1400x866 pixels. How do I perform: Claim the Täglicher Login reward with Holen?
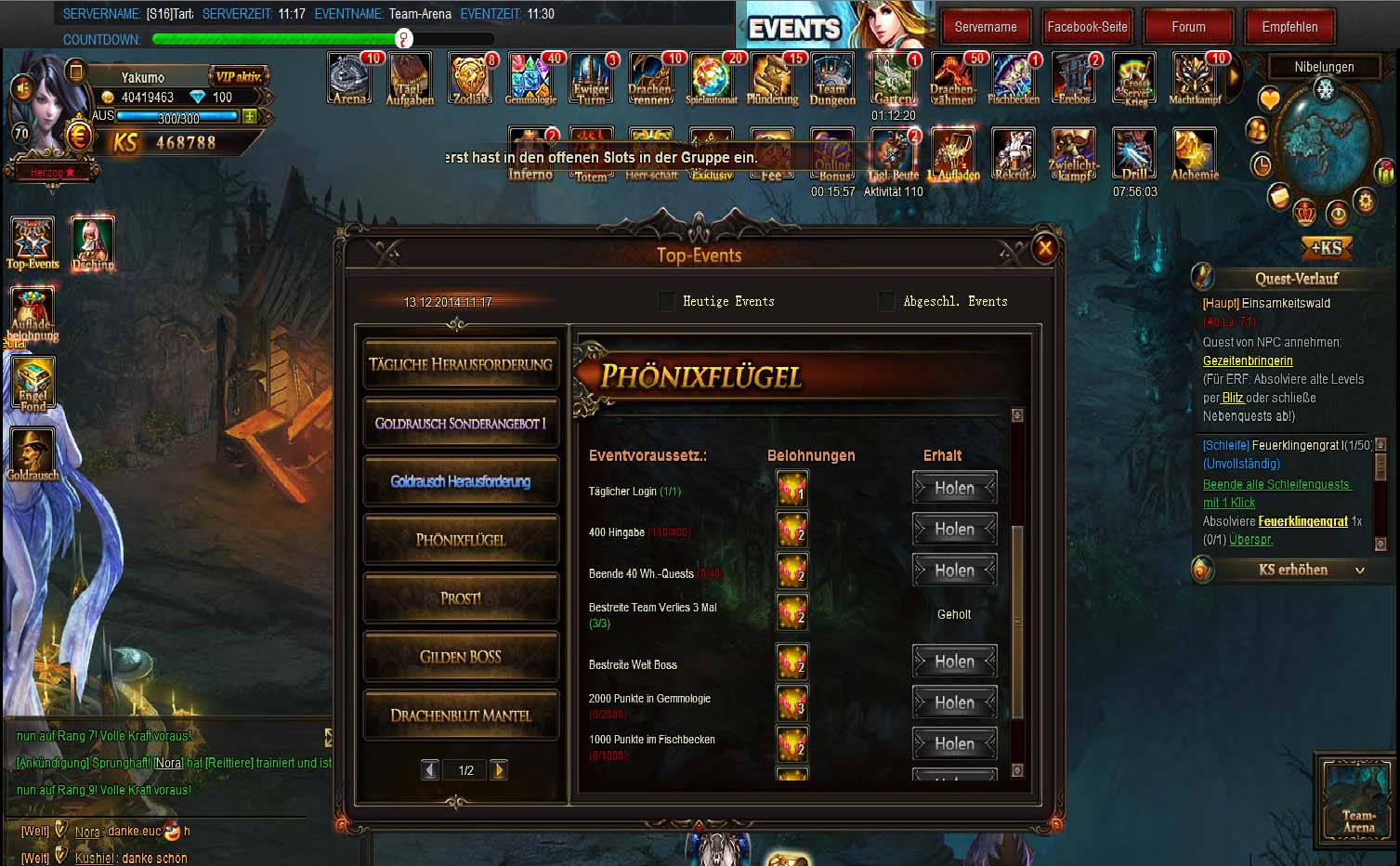pyautogui.click(x=954, y=488)
